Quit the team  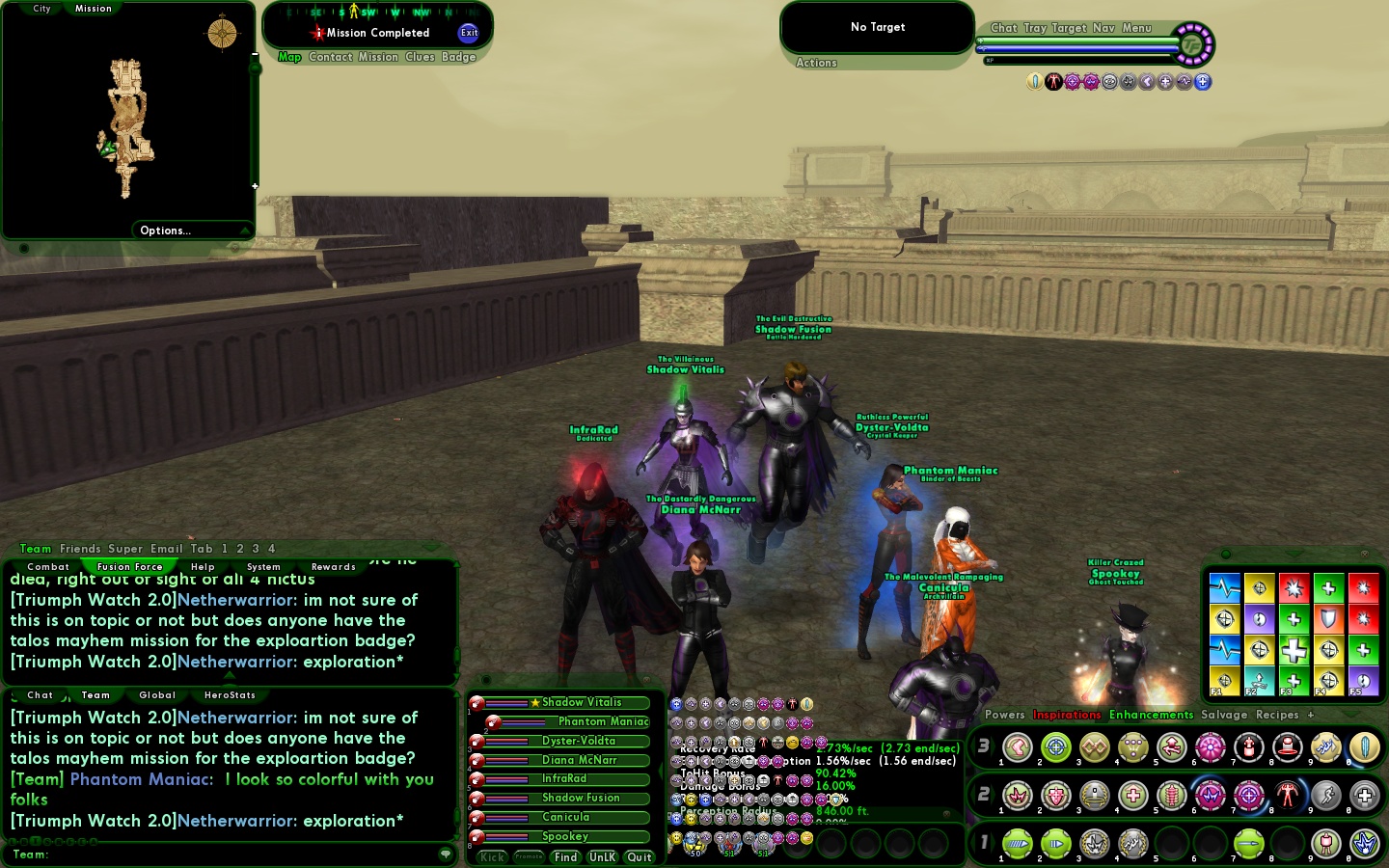coord(640,857)
